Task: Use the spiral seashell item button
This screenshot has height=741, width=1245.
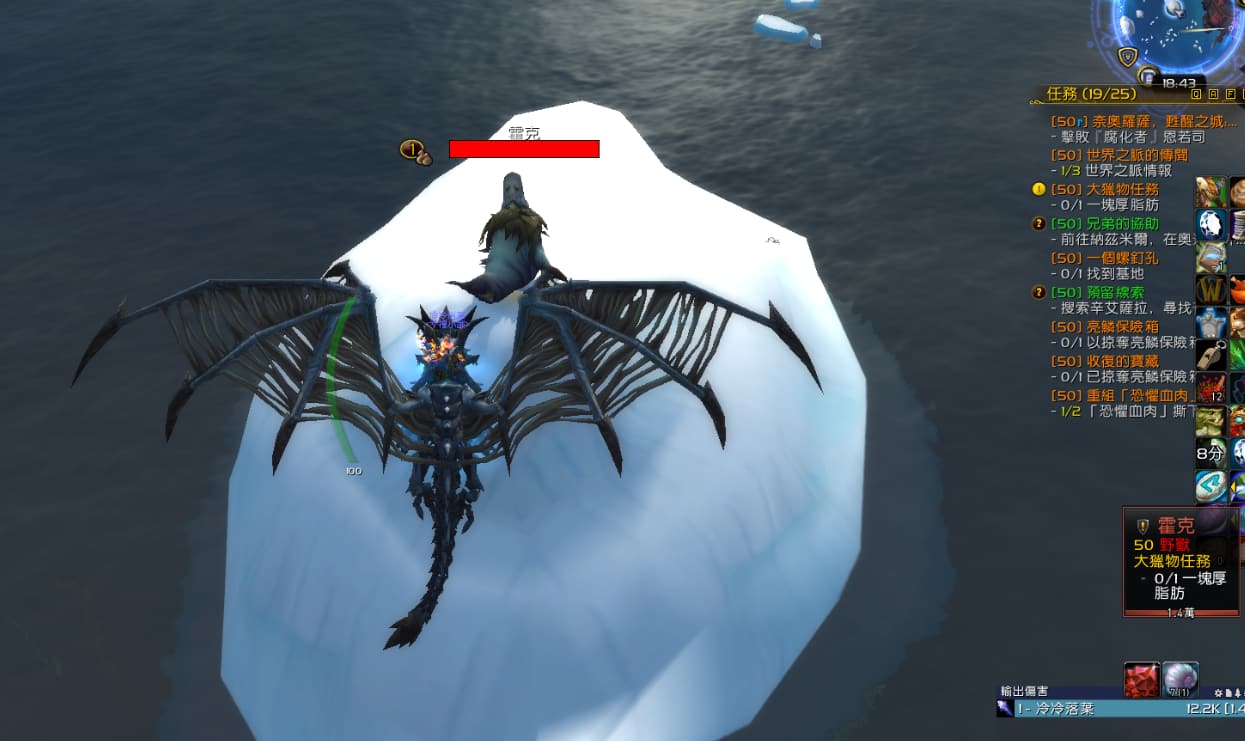Action: [1180, 679]
